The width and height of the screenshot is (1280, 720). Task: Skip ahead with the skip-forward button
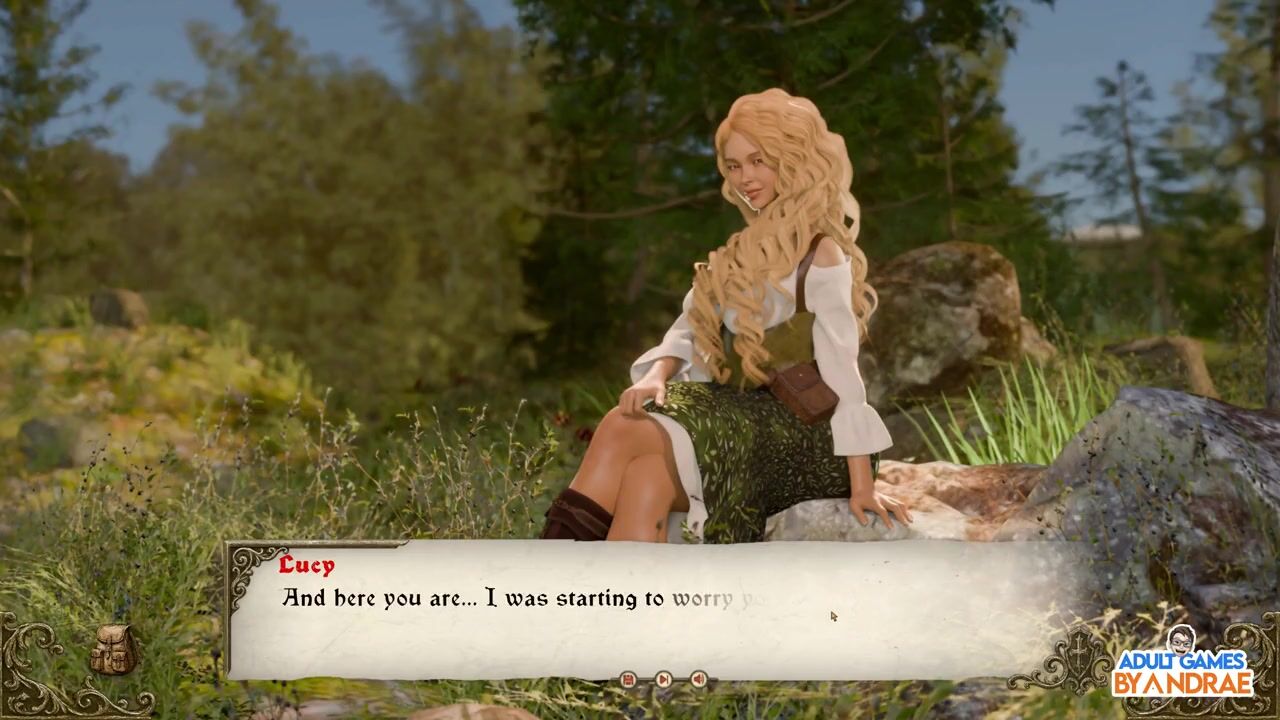pos(663,680)
